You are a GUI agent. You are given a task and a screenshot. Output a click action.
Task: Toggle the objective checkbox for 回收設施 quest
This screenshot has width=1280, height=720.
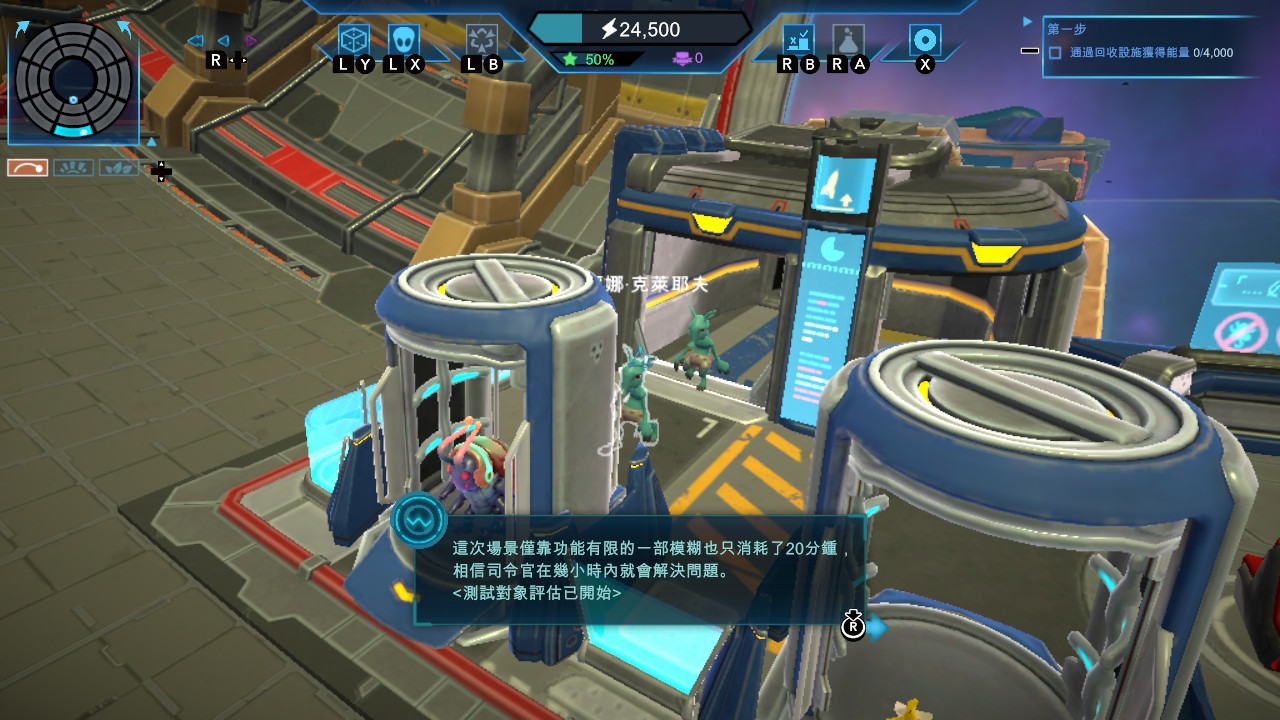tap(1055, 53)
